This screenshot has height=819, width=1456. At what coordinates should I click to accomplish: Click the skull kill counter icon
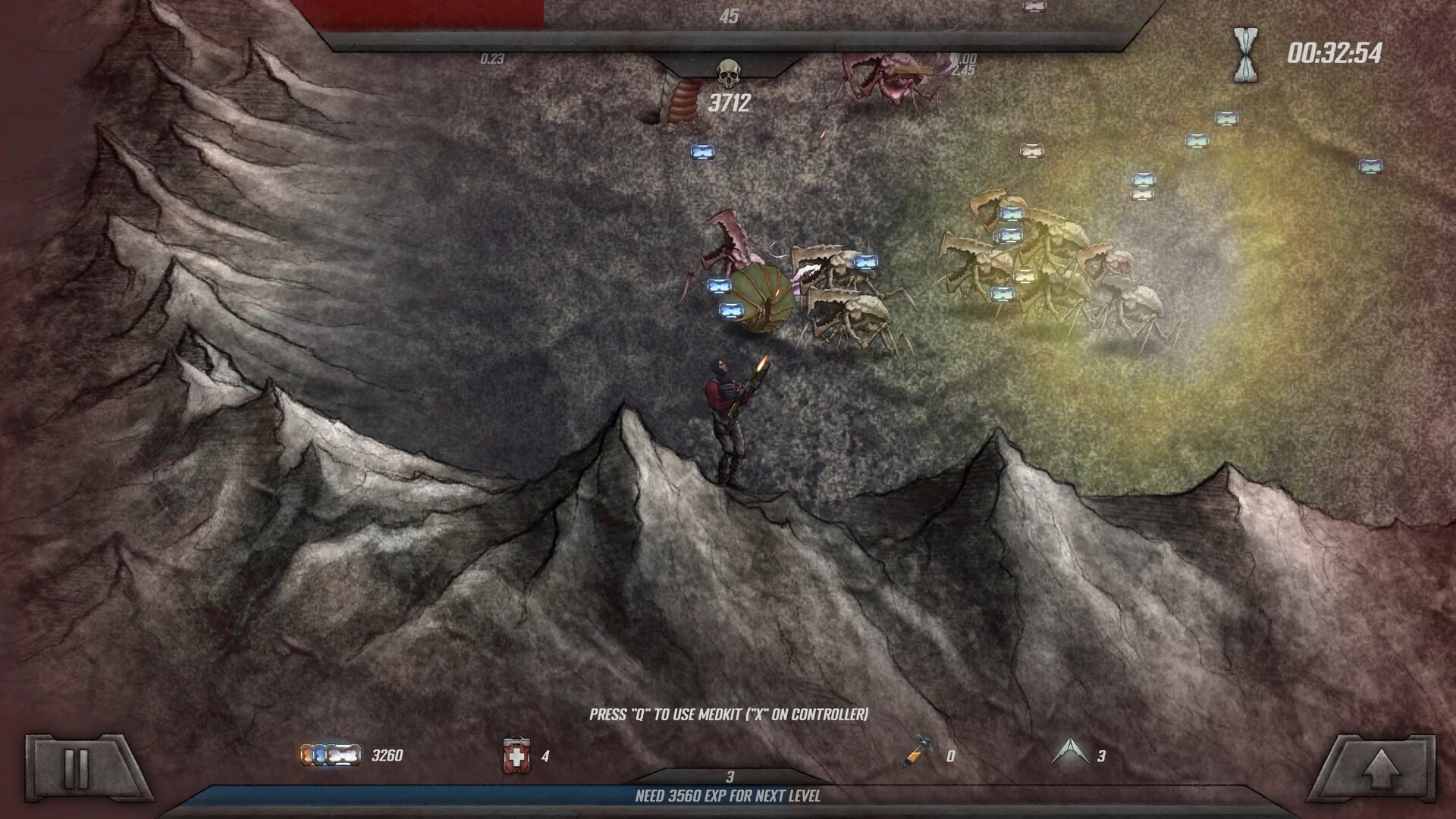coord(730,72)
